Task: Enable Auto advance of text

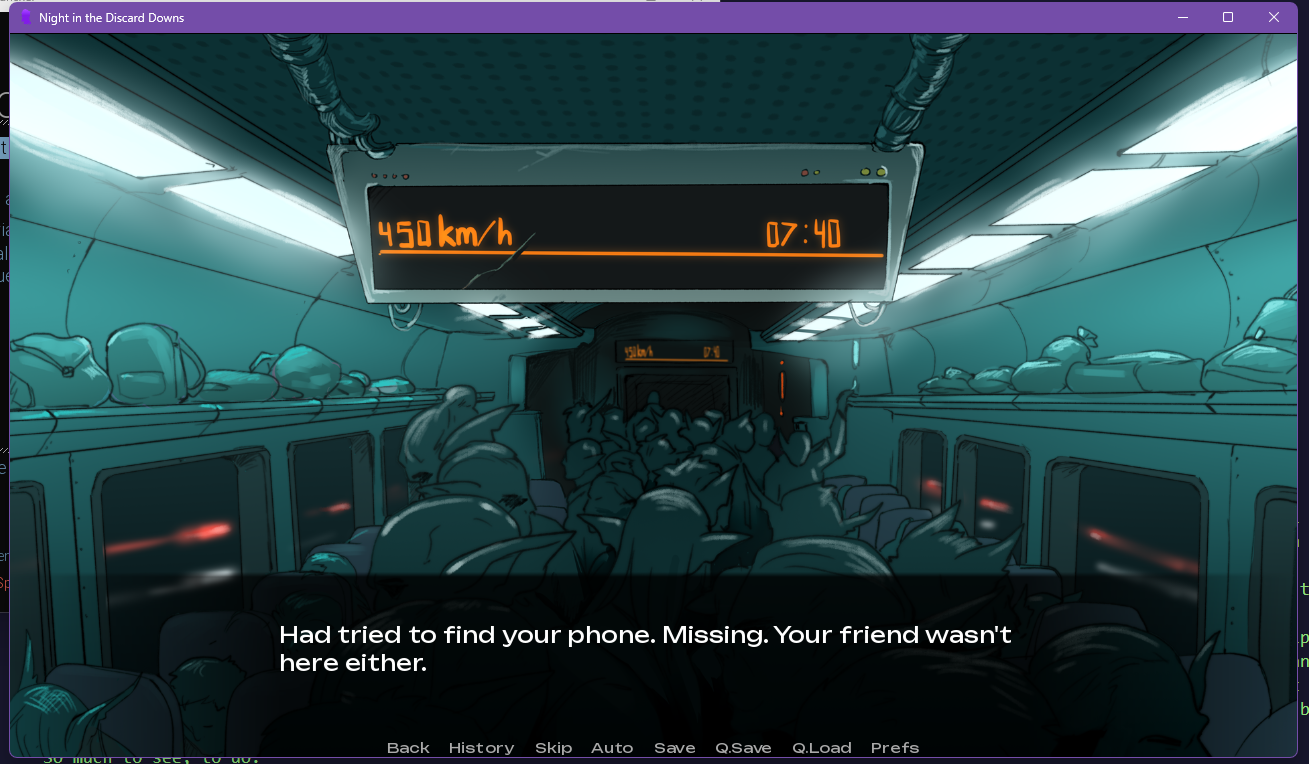Action: pos(612,748)
